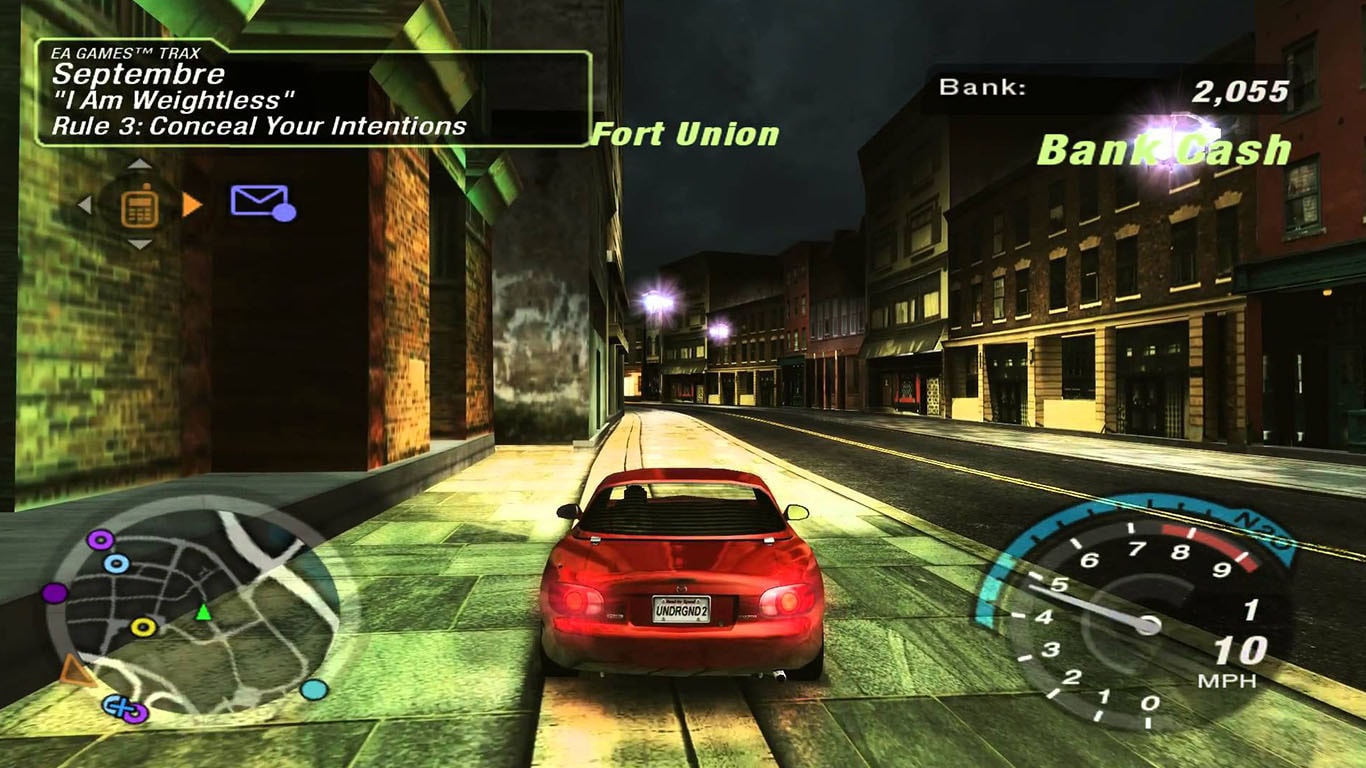
Task: Click the blue X race marker on minimap
Action: 119,707
